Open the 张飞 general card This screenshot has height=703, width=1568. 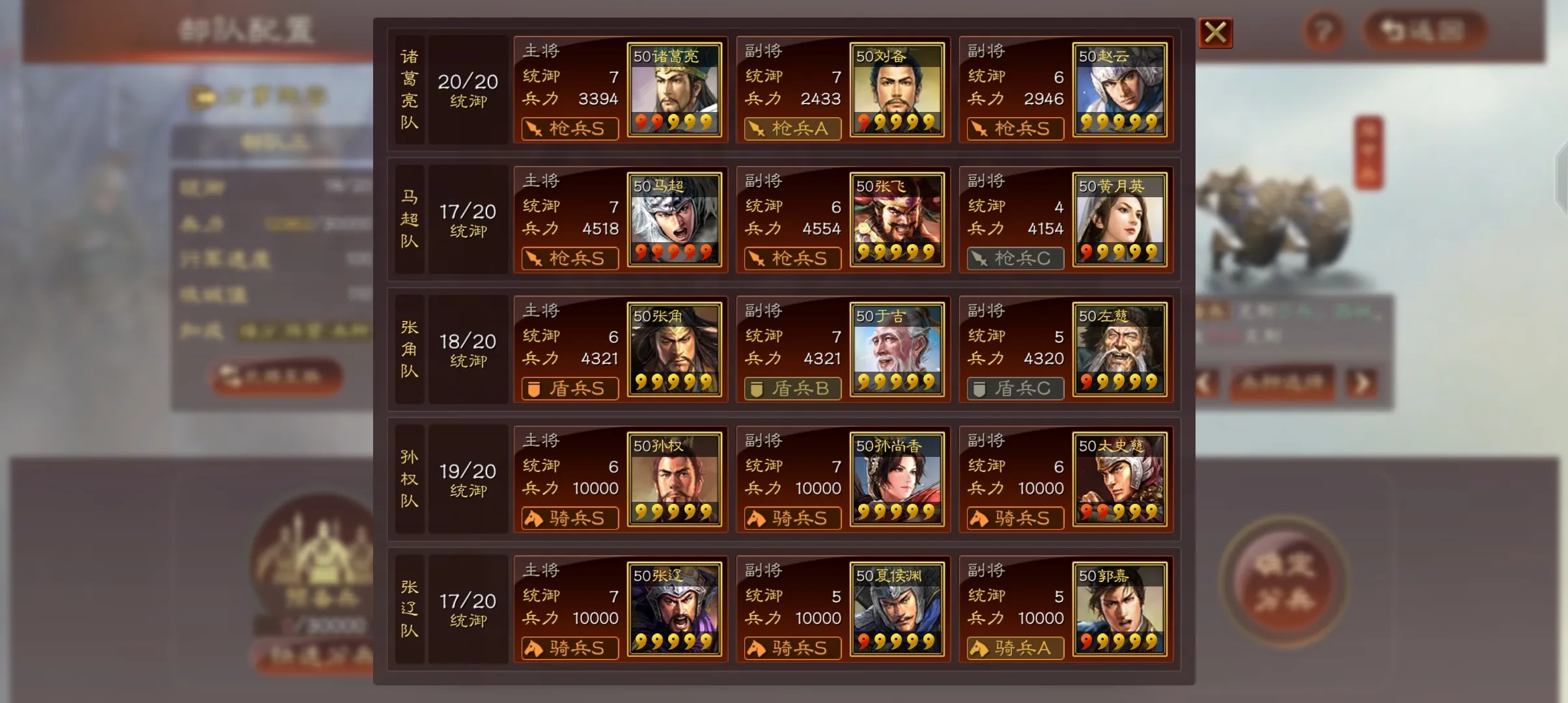tap(897, 219)
